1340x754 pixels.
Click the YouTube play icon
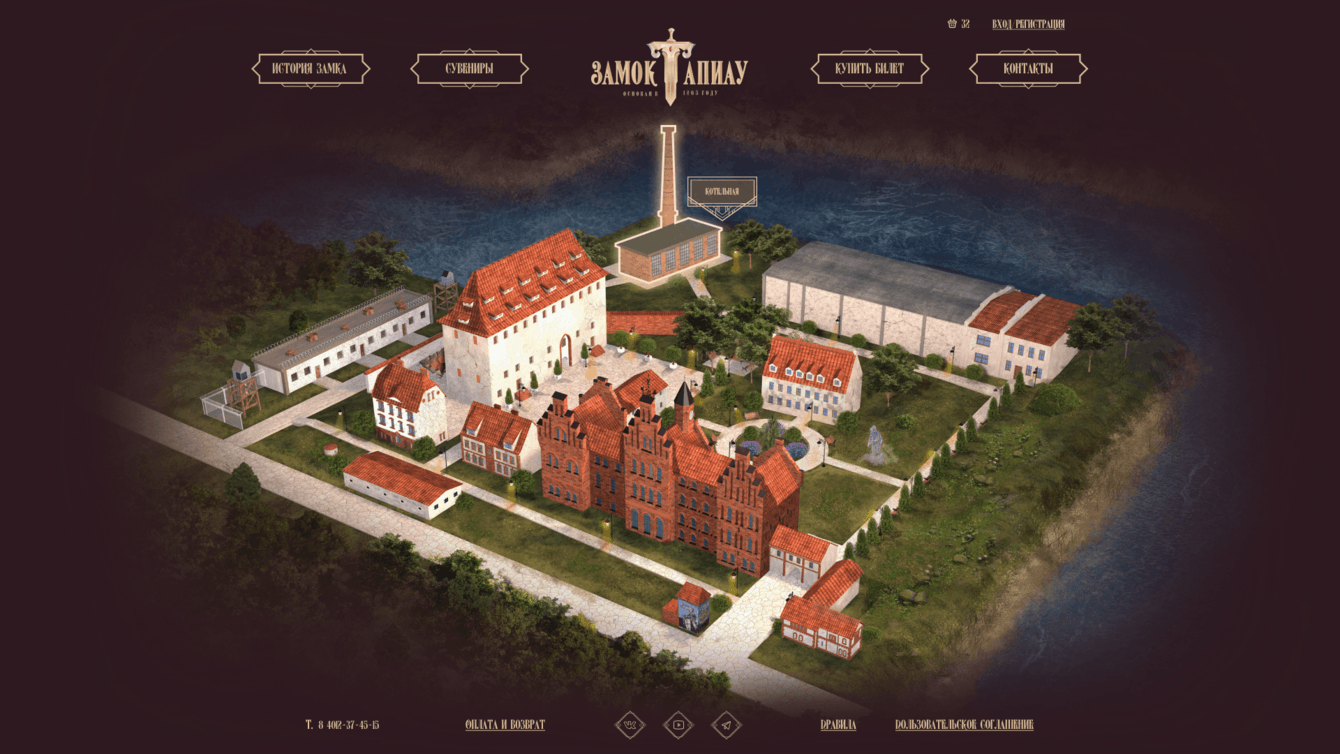coord(678,725)
